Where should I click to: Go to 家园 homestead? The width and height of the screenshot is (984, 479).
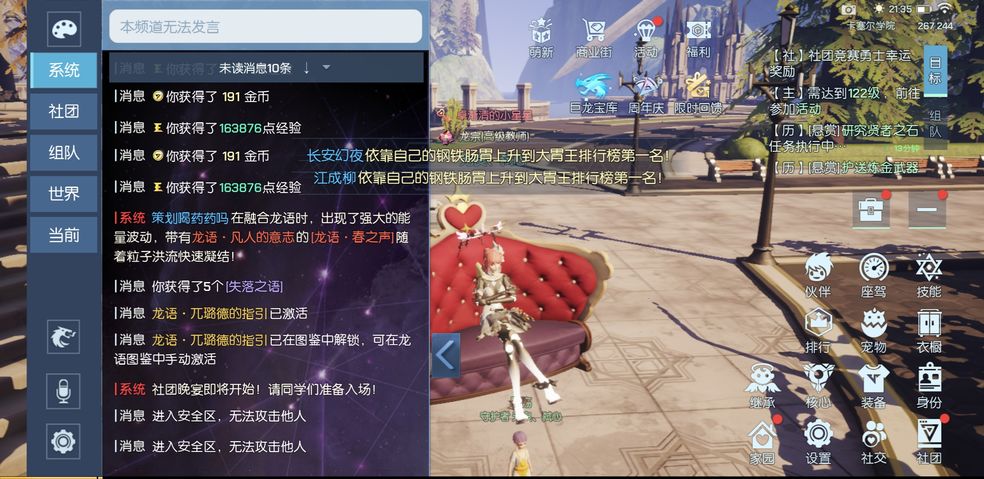[762, 440]
